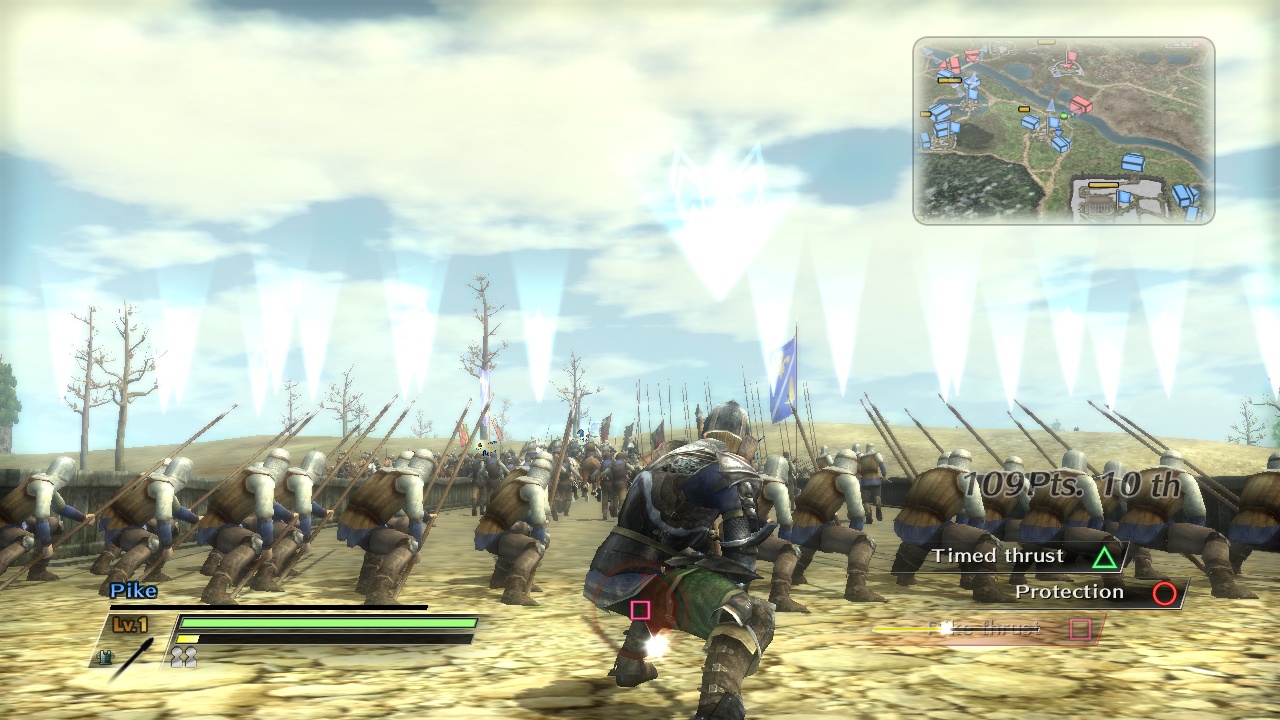1280x720 pixels.
Task: Select the troop count soldiers icon
Action: tap(183, 656)
